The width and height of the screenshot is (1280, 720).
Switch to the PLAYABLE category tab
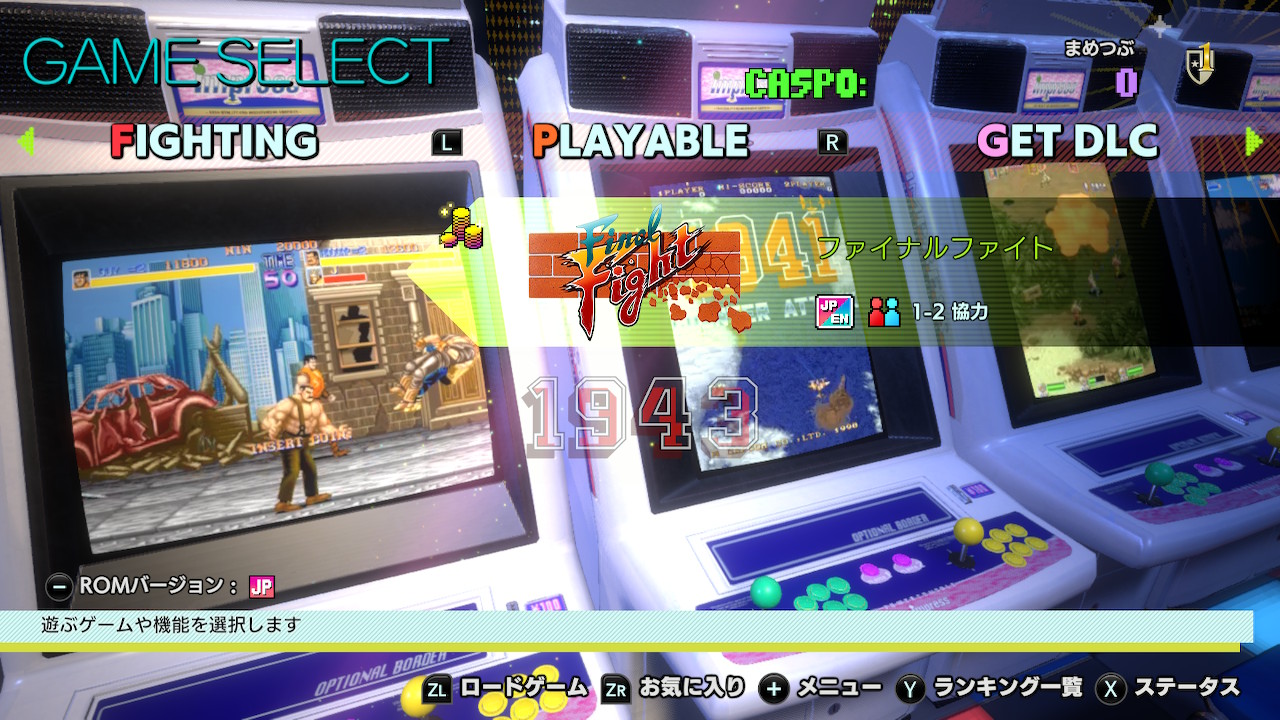(x=640, y=141)
